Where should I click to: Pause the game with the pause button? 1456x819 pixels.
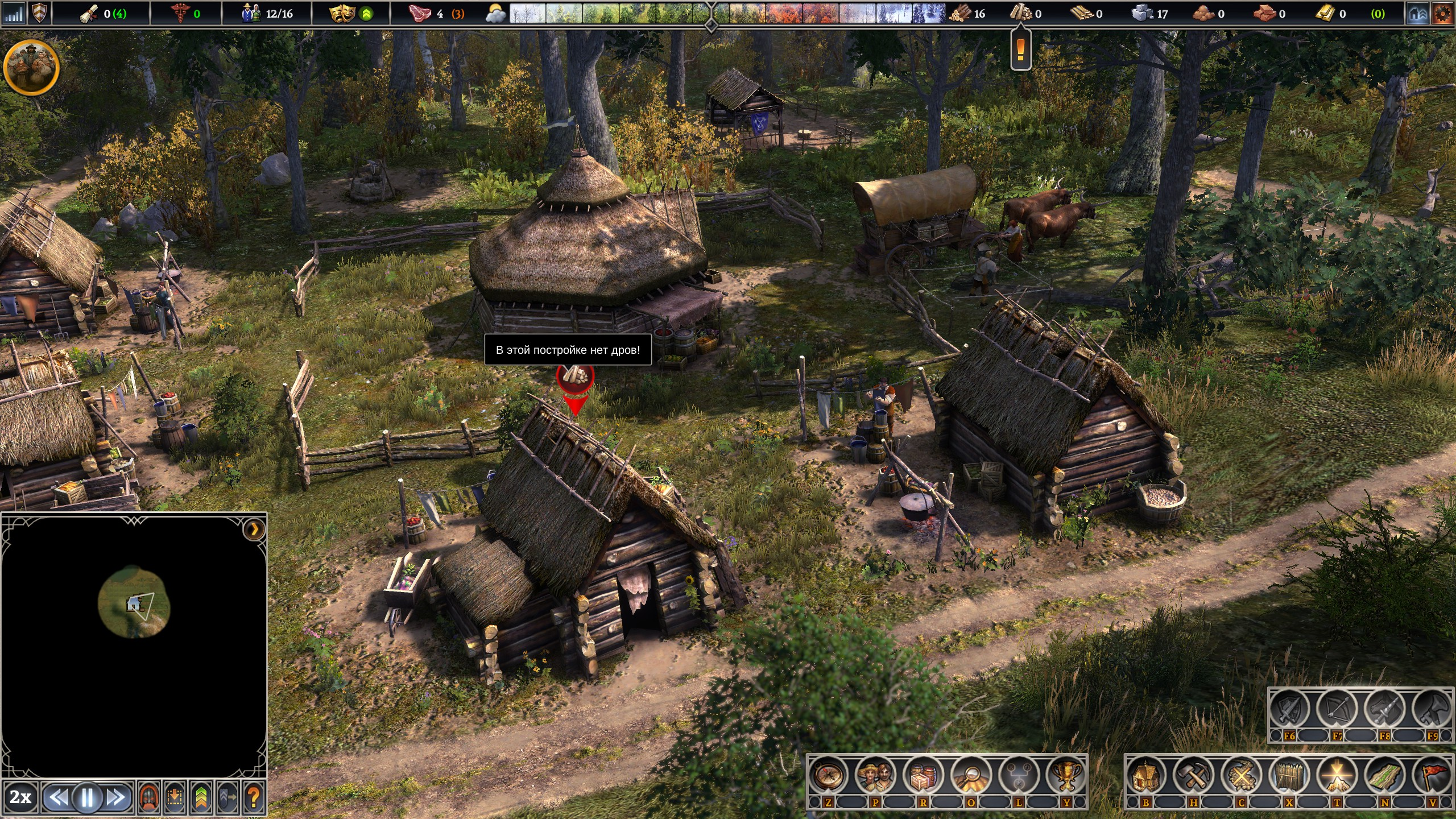tap(87, 798)
